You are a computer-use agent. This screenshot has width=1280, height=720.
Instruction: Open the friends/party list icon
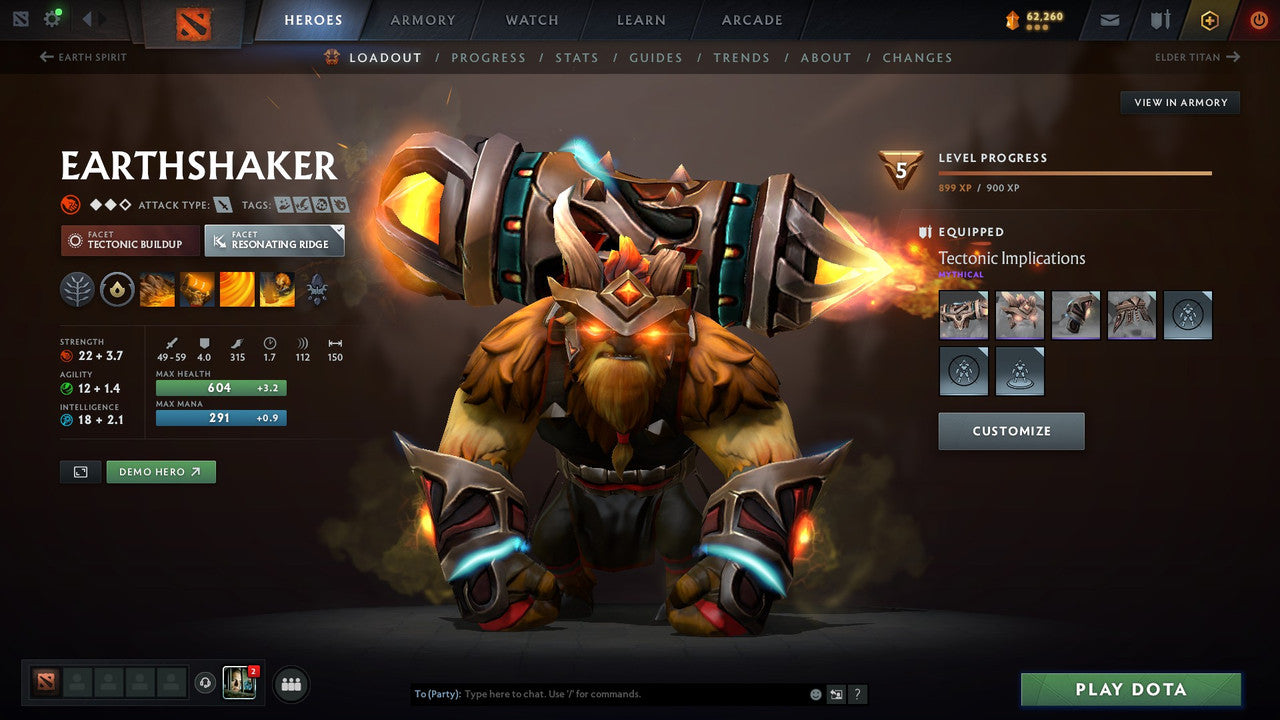click(289, 684)
